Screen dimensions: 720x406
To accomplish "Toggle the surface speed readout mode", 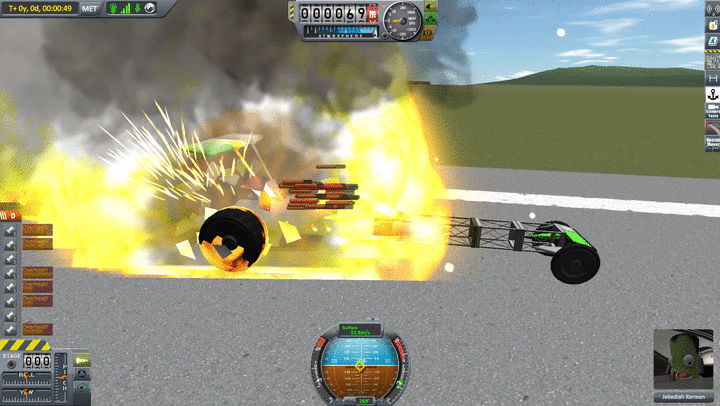I will [359, 330].
